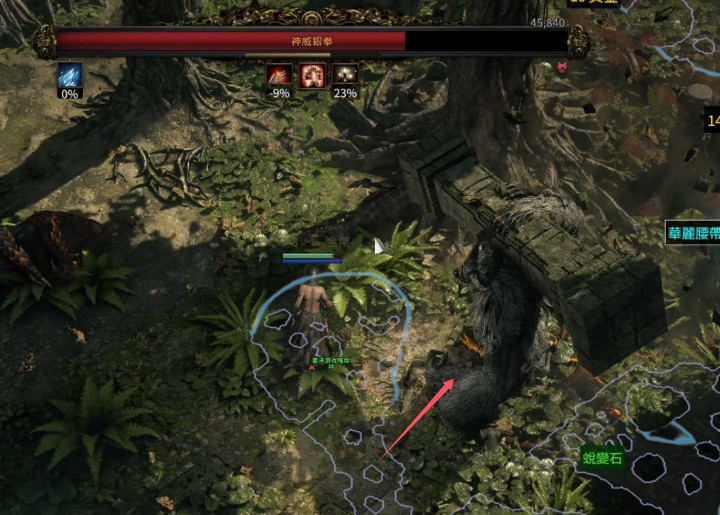Pick up the 蛻變石 loot label
The width and height of the screenshot is (720, 515).
tap(602, 459)
